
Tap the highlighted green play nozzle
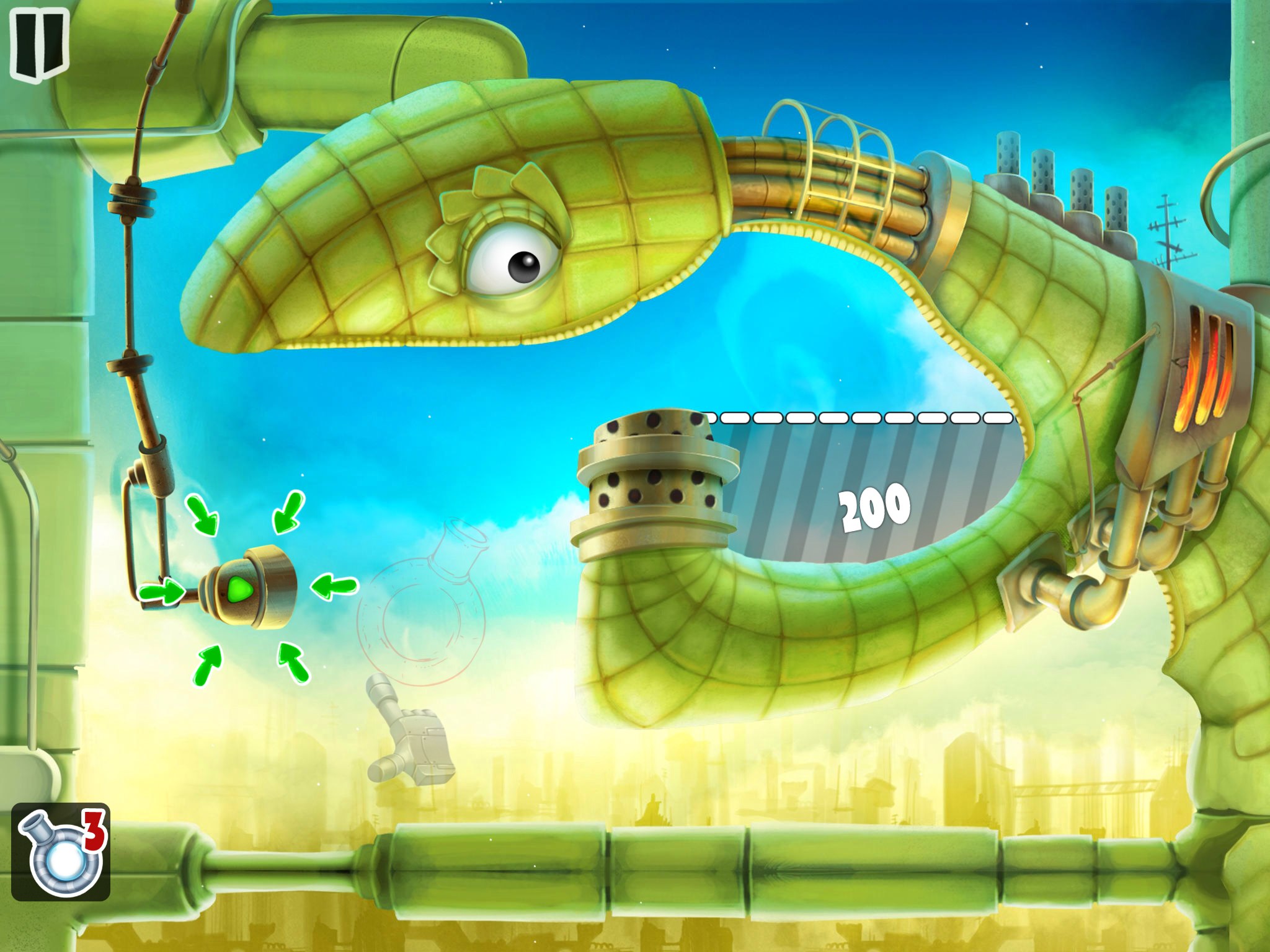[240, 588]
